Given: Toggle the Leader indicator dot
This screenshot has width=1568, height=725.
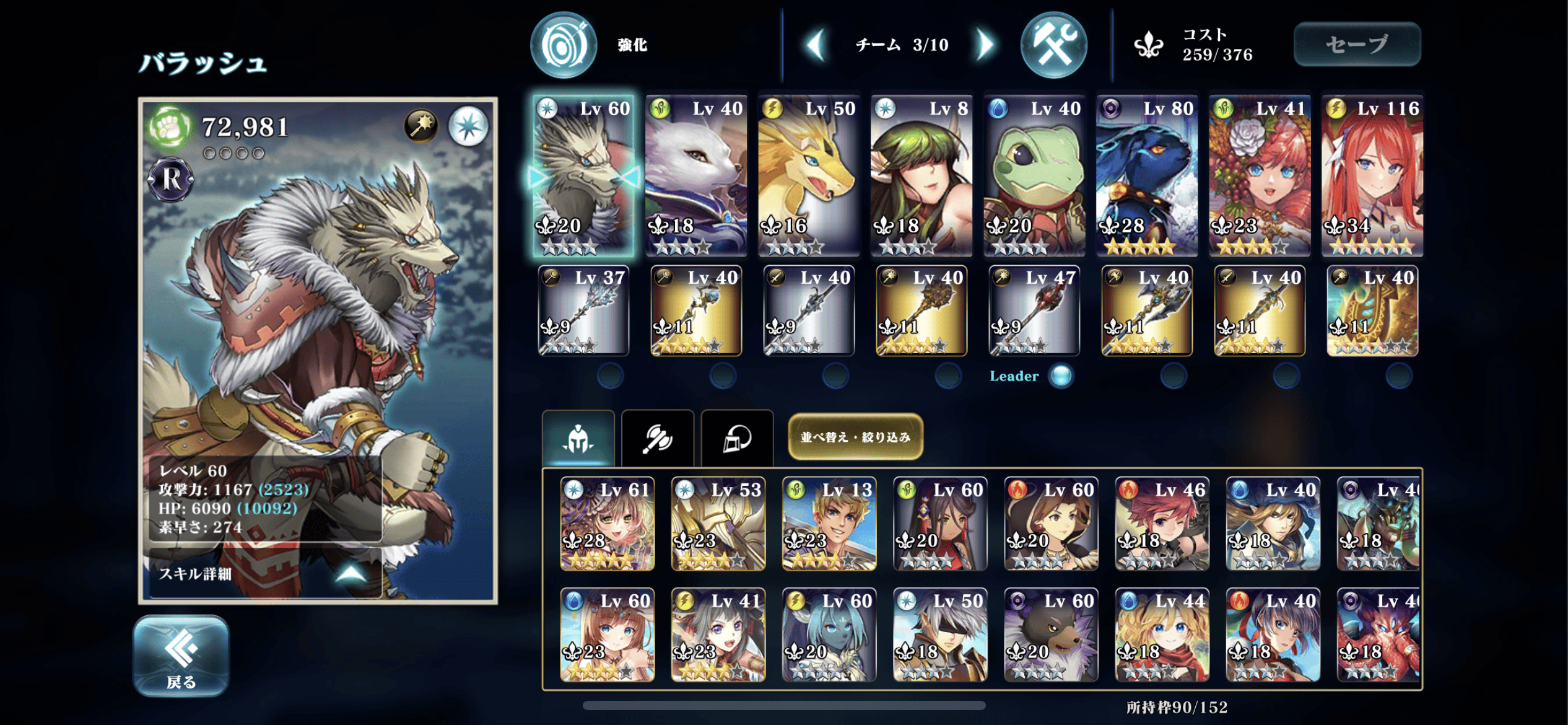Looking at the screenshot, I should tap(1061, 376).
